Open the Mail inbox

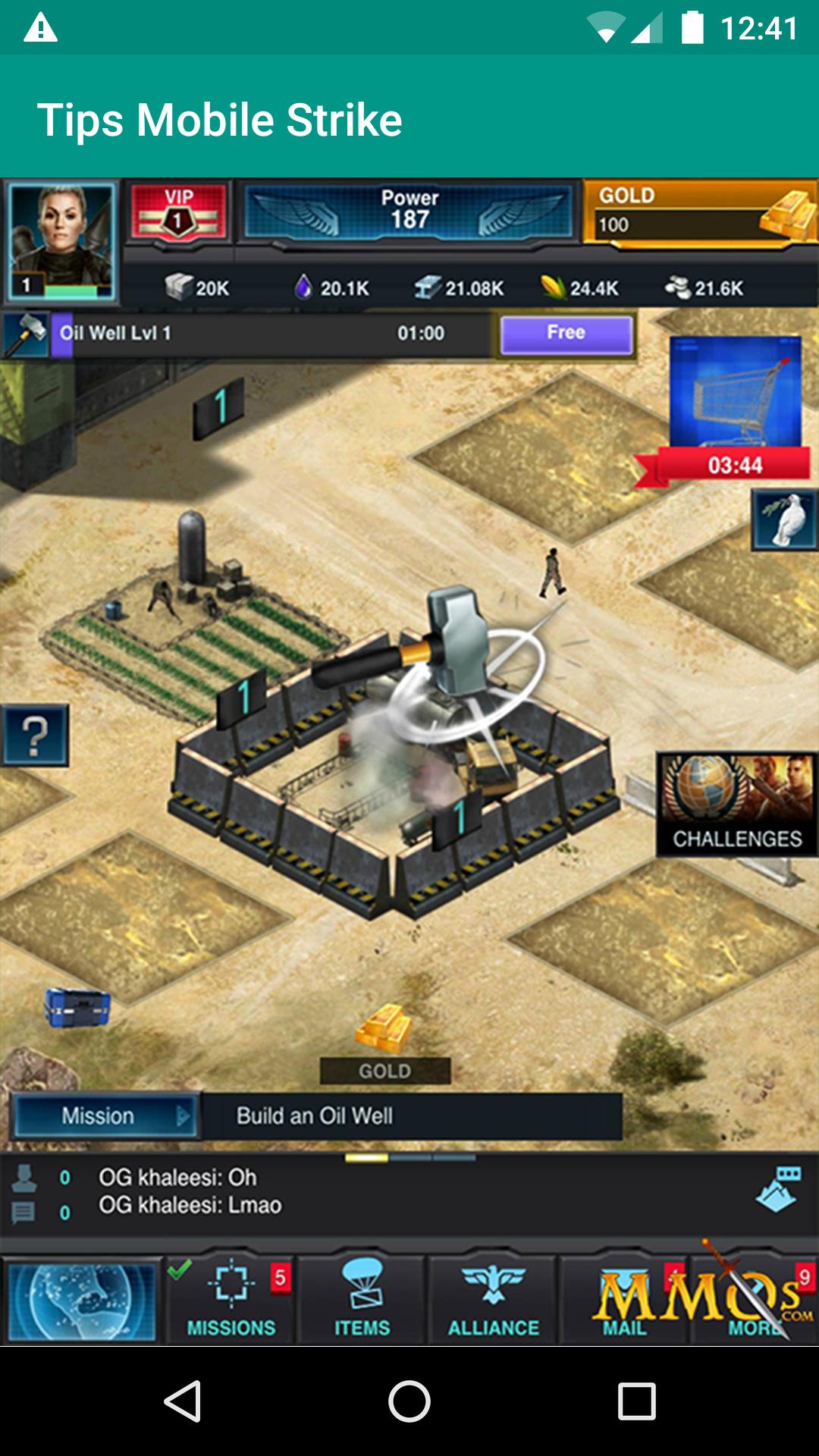coord(625,1301)
